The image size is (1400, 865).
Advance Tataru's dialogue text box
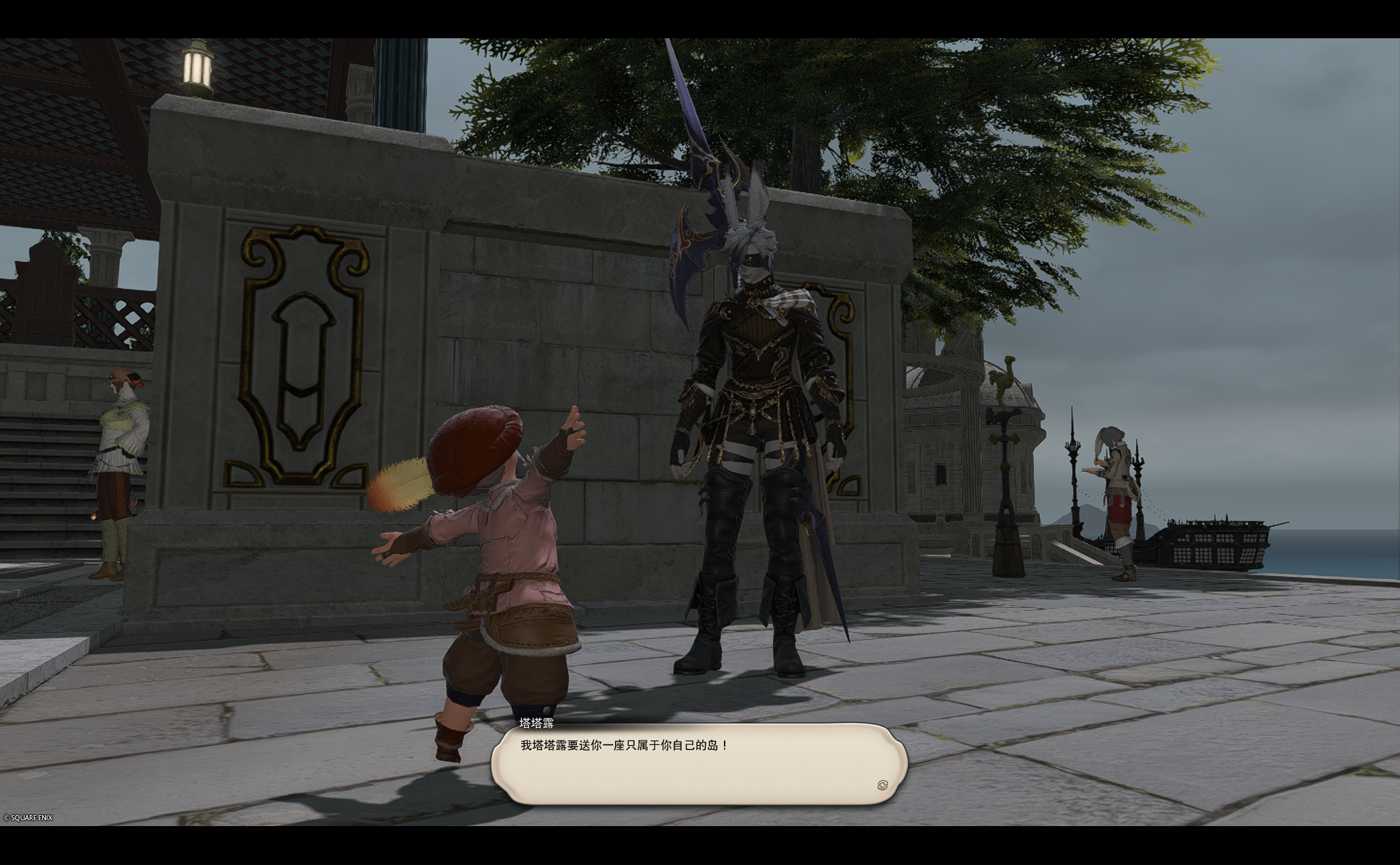tap(698, 765)
